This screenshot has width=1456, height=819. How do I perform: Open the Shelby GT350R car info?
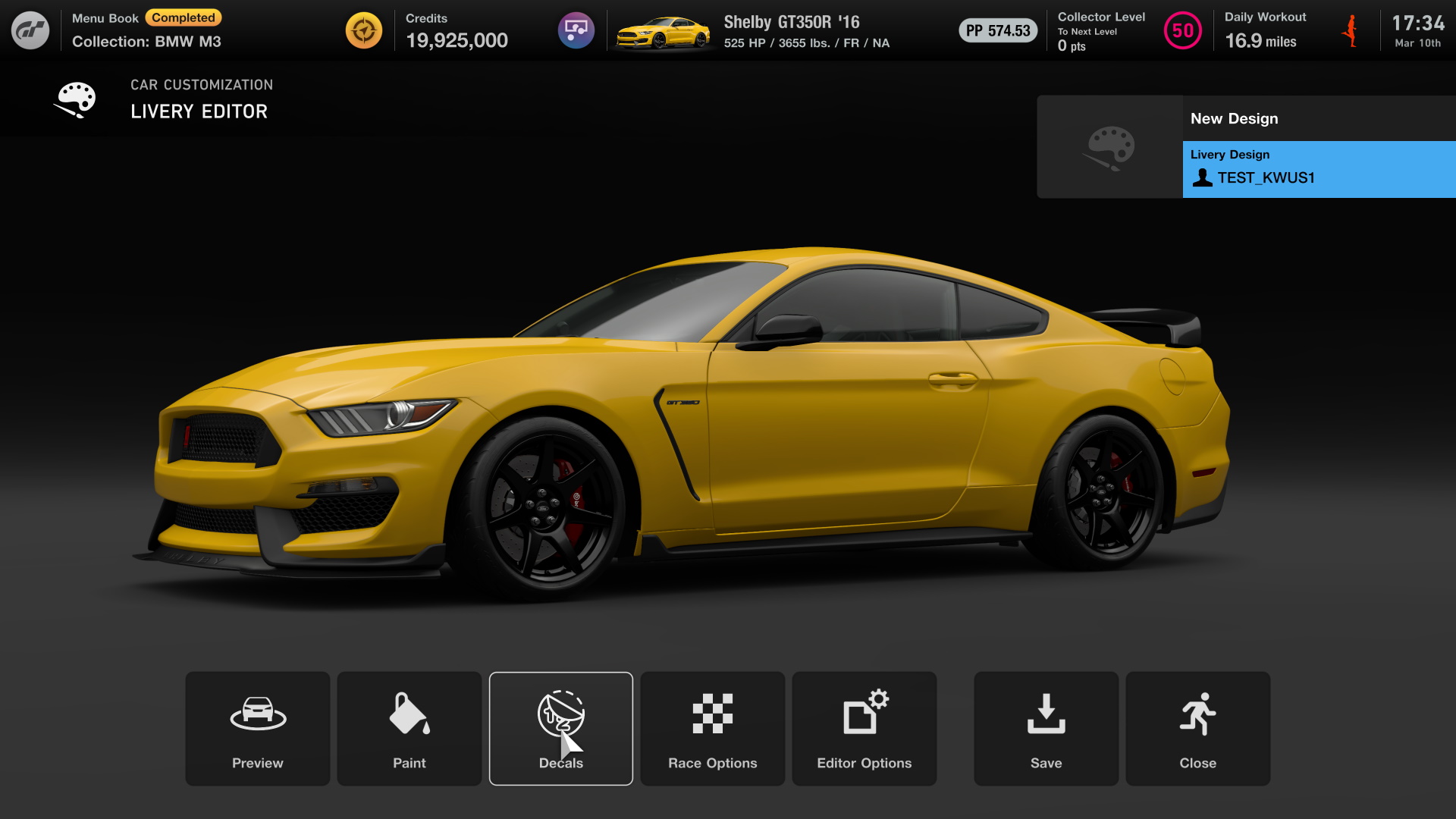click(x=790, y=23)
